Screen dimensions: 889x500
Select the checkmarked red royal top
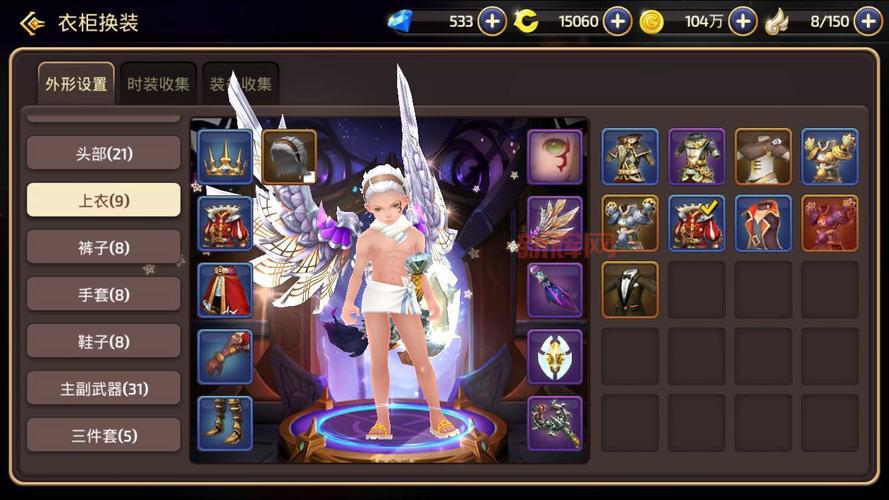696,222
